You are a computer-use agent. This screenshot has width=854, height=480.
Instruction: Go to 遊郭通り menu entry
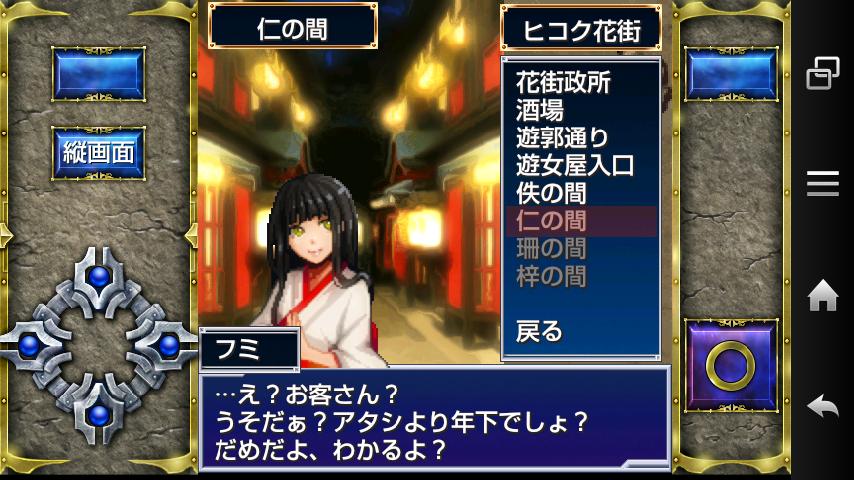(x=563, y=137)
